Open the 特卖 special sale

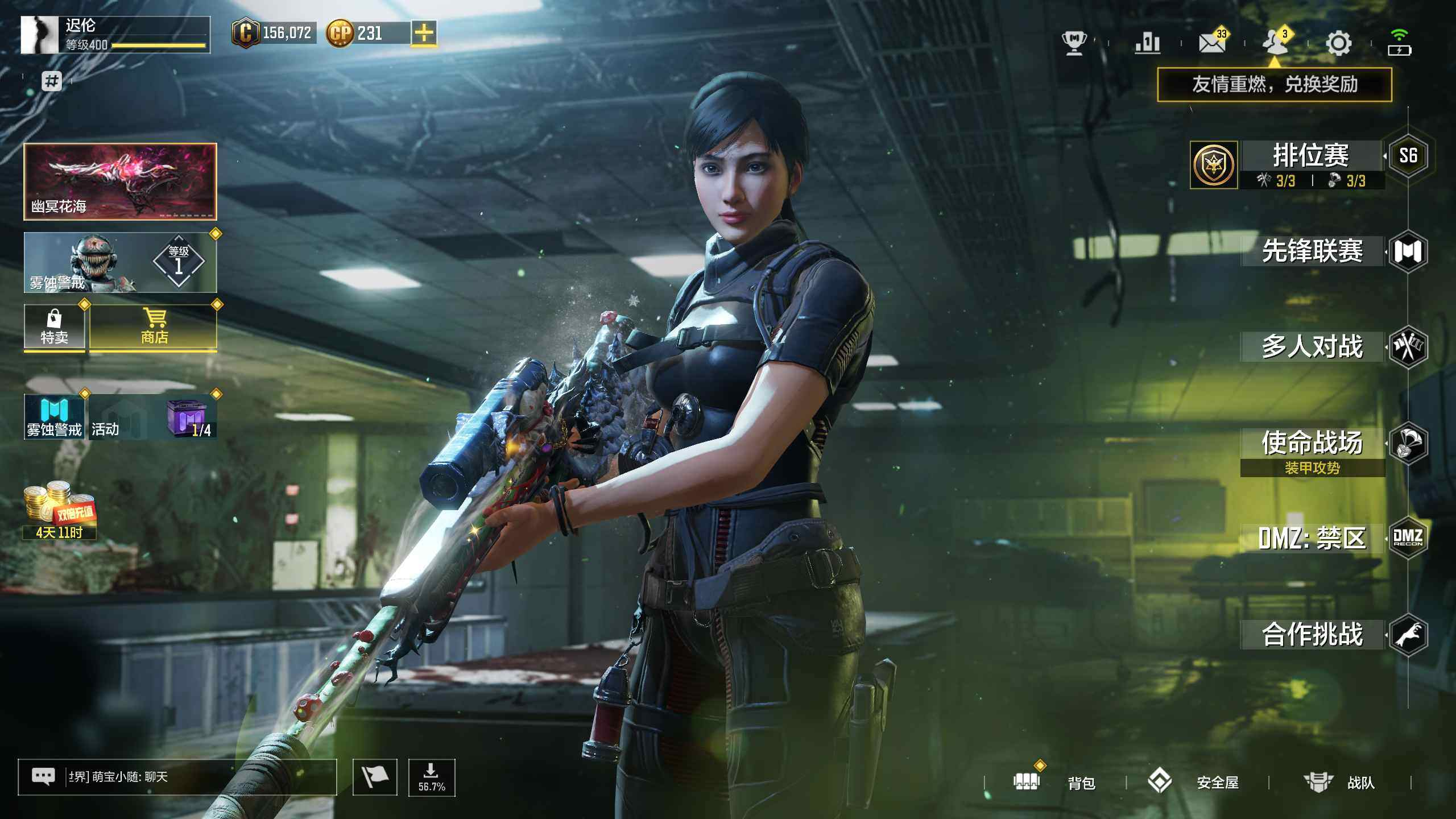coord(54,327)
